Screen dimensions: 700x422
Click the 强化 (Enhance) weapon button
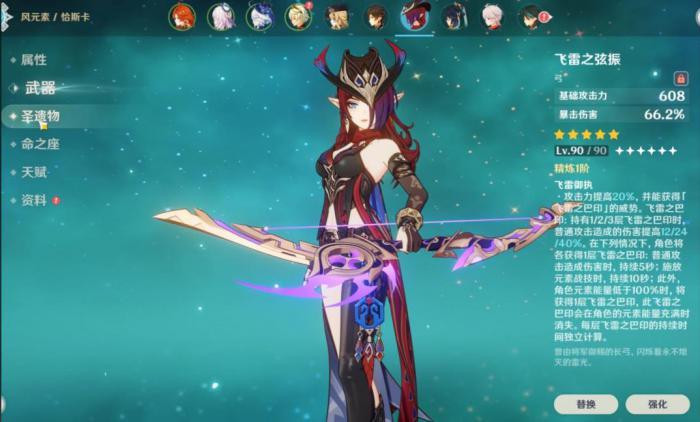[x=657, y=403]
